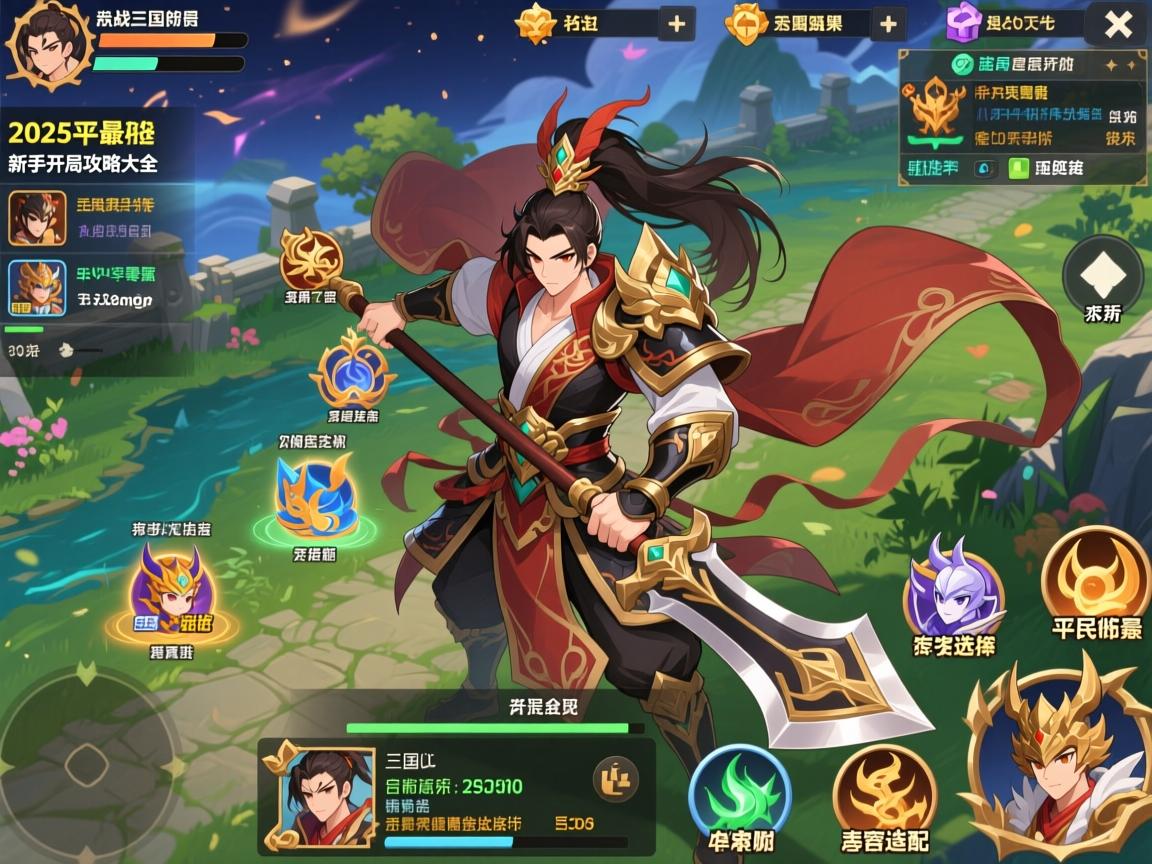Tap the blue flame crest icon

point(352,374)
